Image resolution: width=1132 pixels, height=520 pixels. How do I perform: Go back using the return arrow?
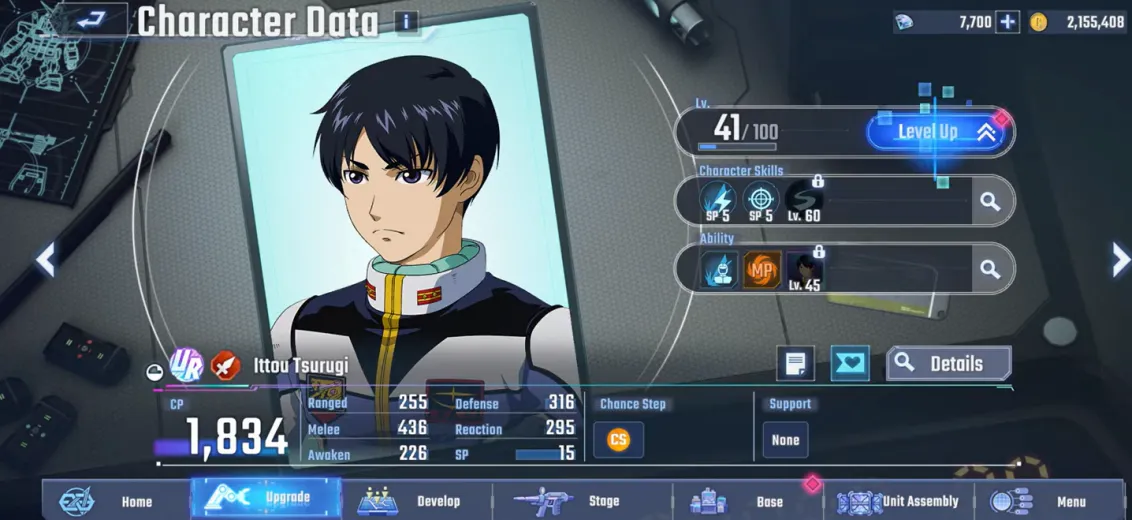pos(91,19)
